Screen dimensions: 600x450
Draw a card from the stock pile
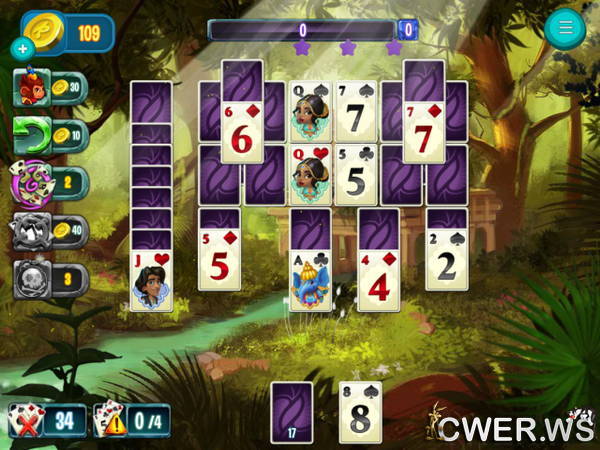[x=292, y=410]
